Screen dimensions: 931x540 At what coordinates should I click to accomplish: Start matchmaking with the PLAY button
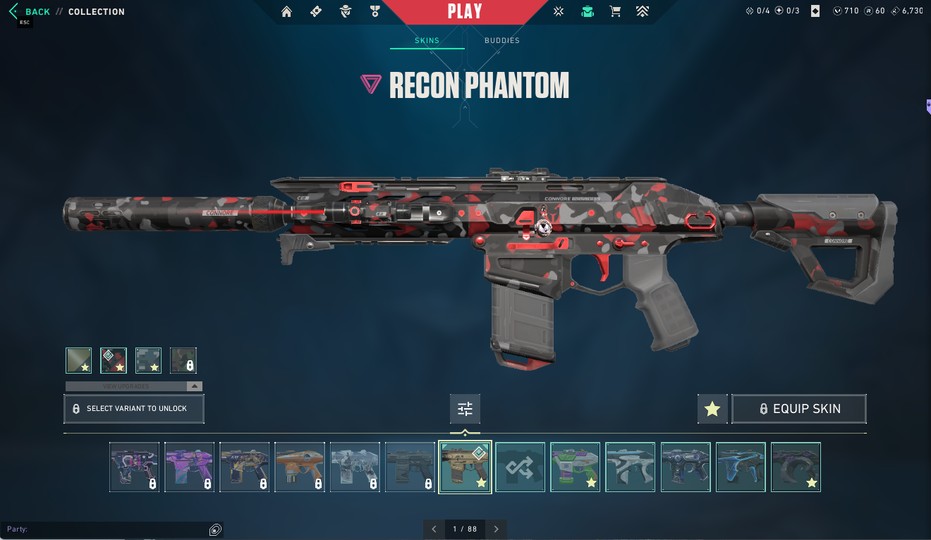(464, 12)
